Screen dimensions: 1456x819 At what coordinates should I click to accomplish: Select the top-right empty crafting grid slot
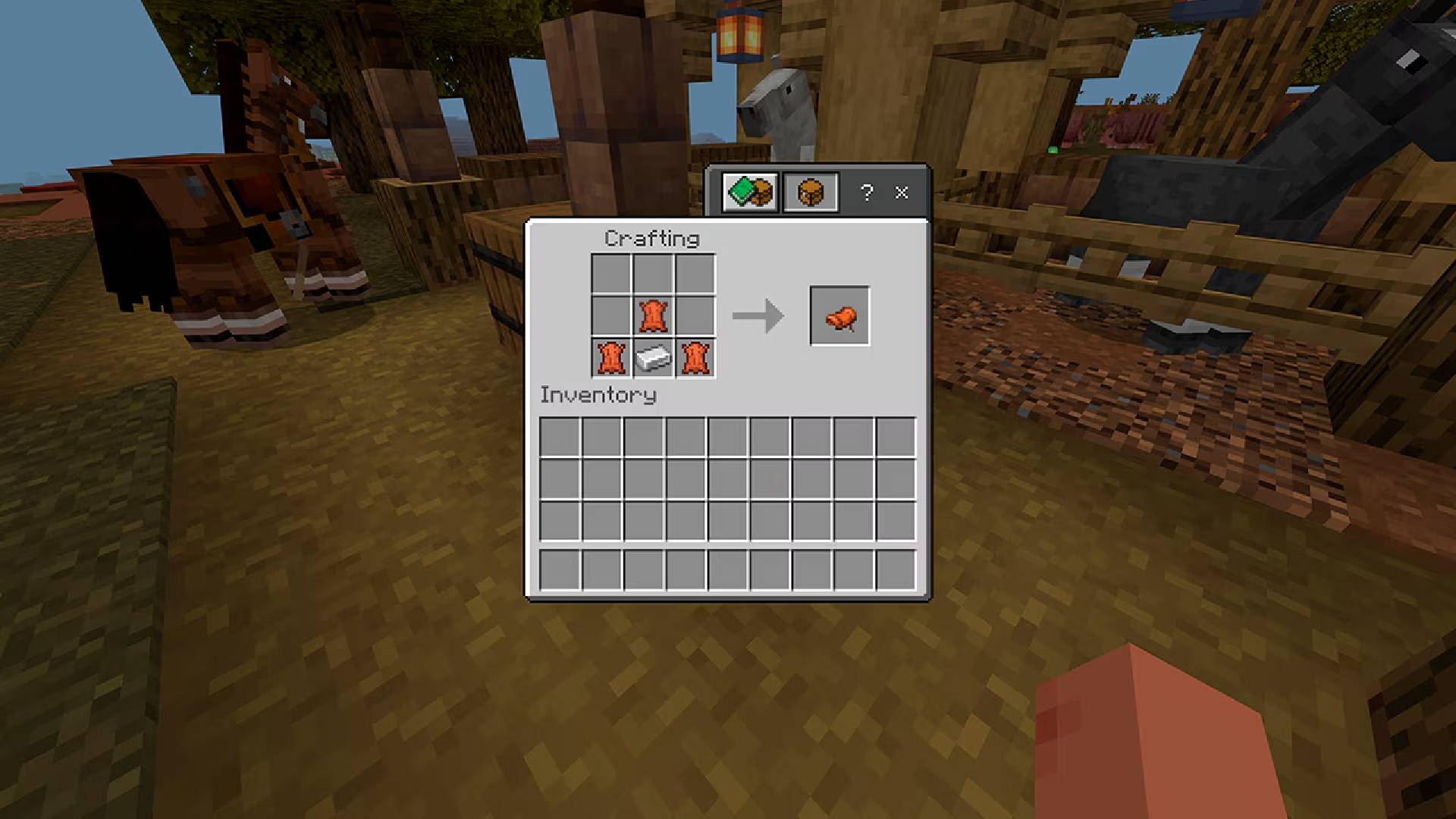click(x=696, y=272)
